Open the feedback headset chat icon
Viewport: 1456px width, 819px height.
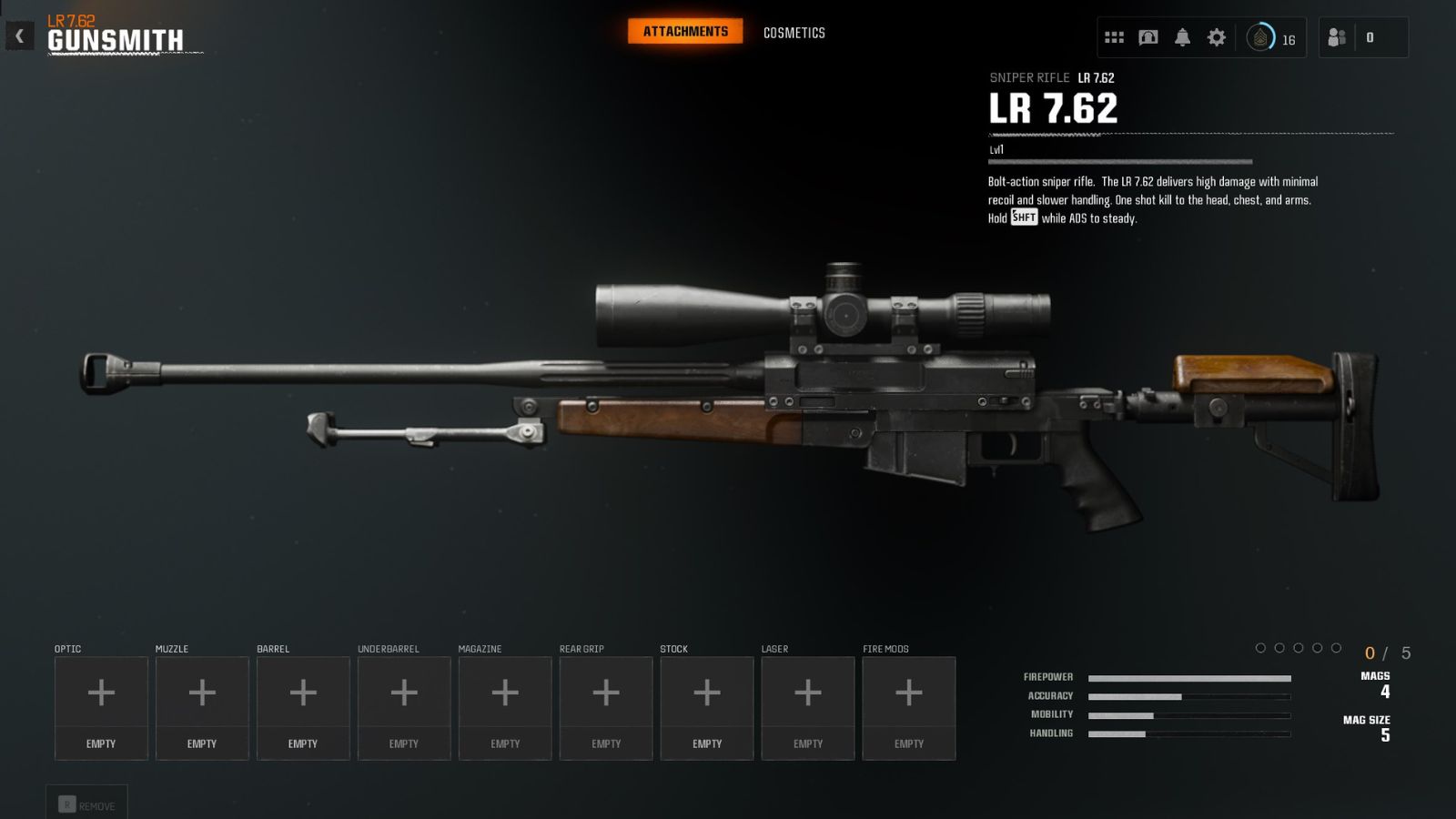coord(1148,36)
